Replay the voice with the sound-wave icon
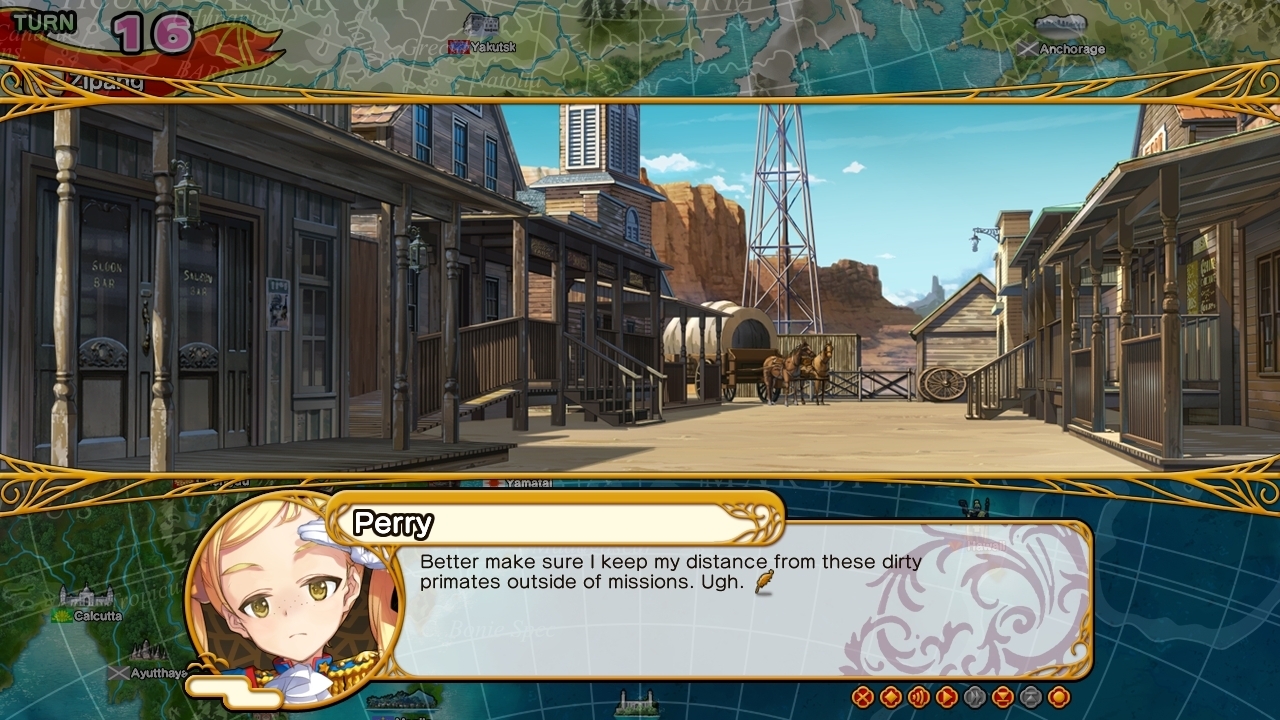Image resolution: width=1280 pixels, height=720 pixels. (919, 697)
